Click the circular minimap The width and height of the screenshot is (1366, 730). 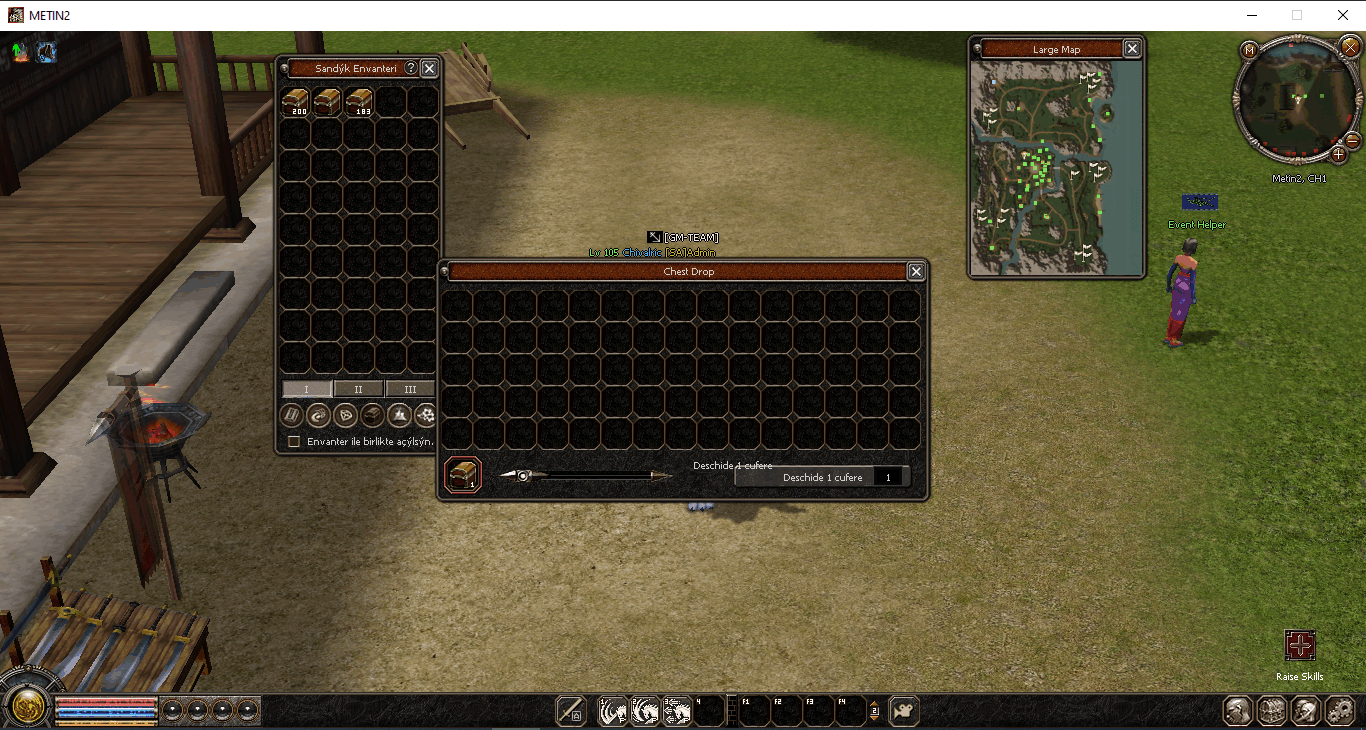(x=1297, y=99)
